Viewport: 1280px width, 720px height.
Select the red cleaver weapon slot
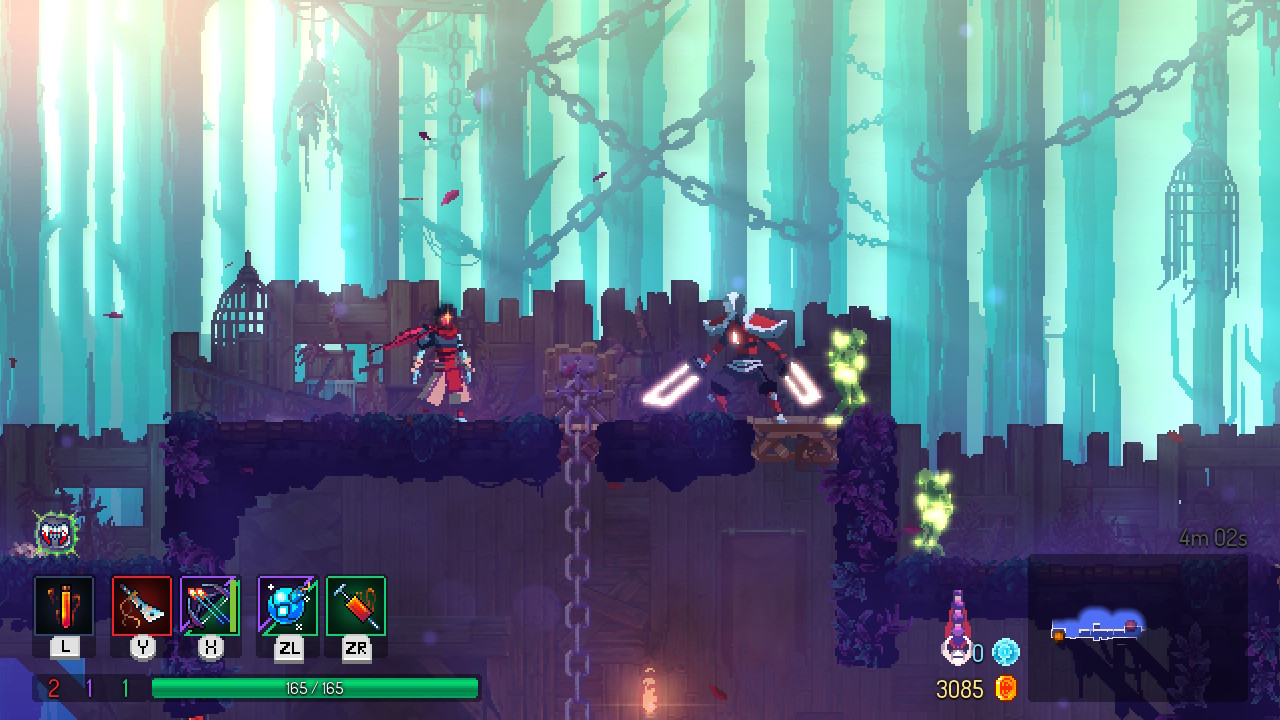click(x=142, y=606)
